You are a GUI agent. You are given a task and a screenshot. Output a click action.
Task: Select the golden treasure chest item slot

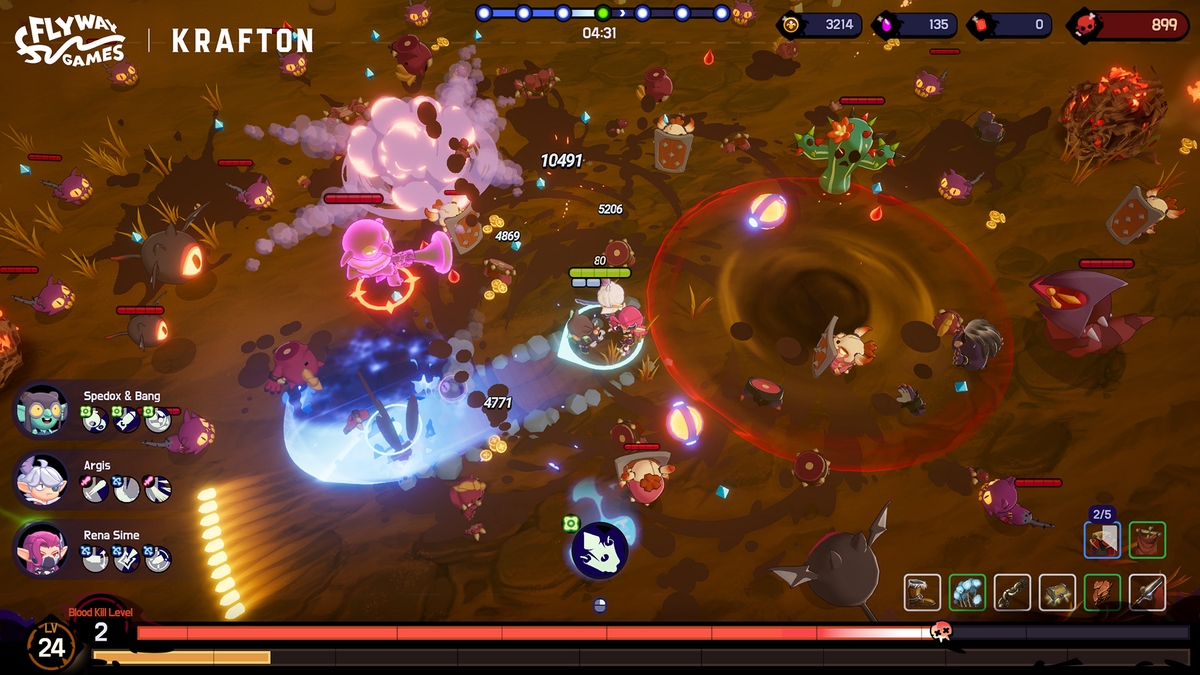pyautogui.click(x=1057, y=592)
